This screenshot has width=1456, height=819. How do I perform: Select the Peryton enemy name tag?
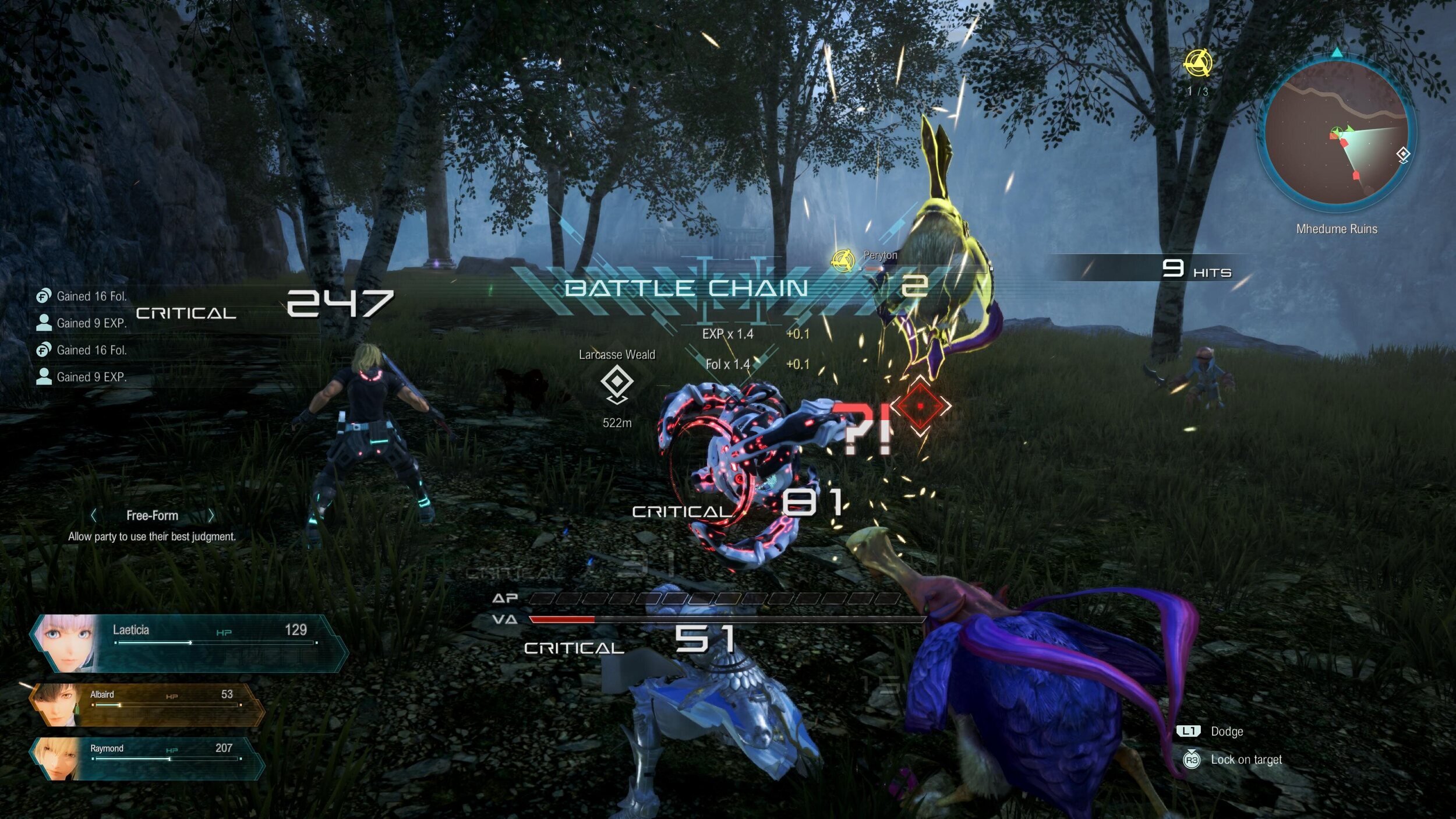click(880, 255)
